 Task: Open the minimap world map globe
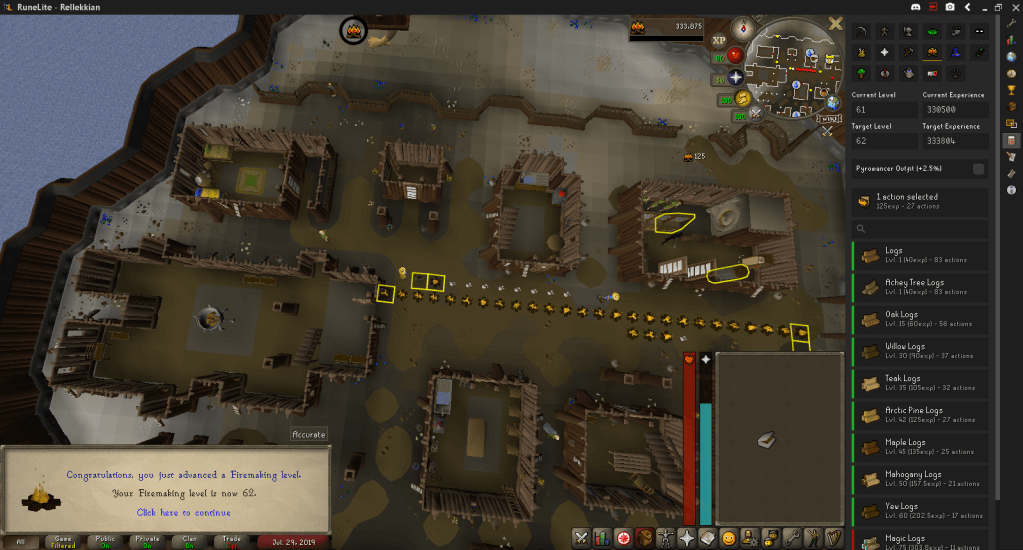pos(833,102)
